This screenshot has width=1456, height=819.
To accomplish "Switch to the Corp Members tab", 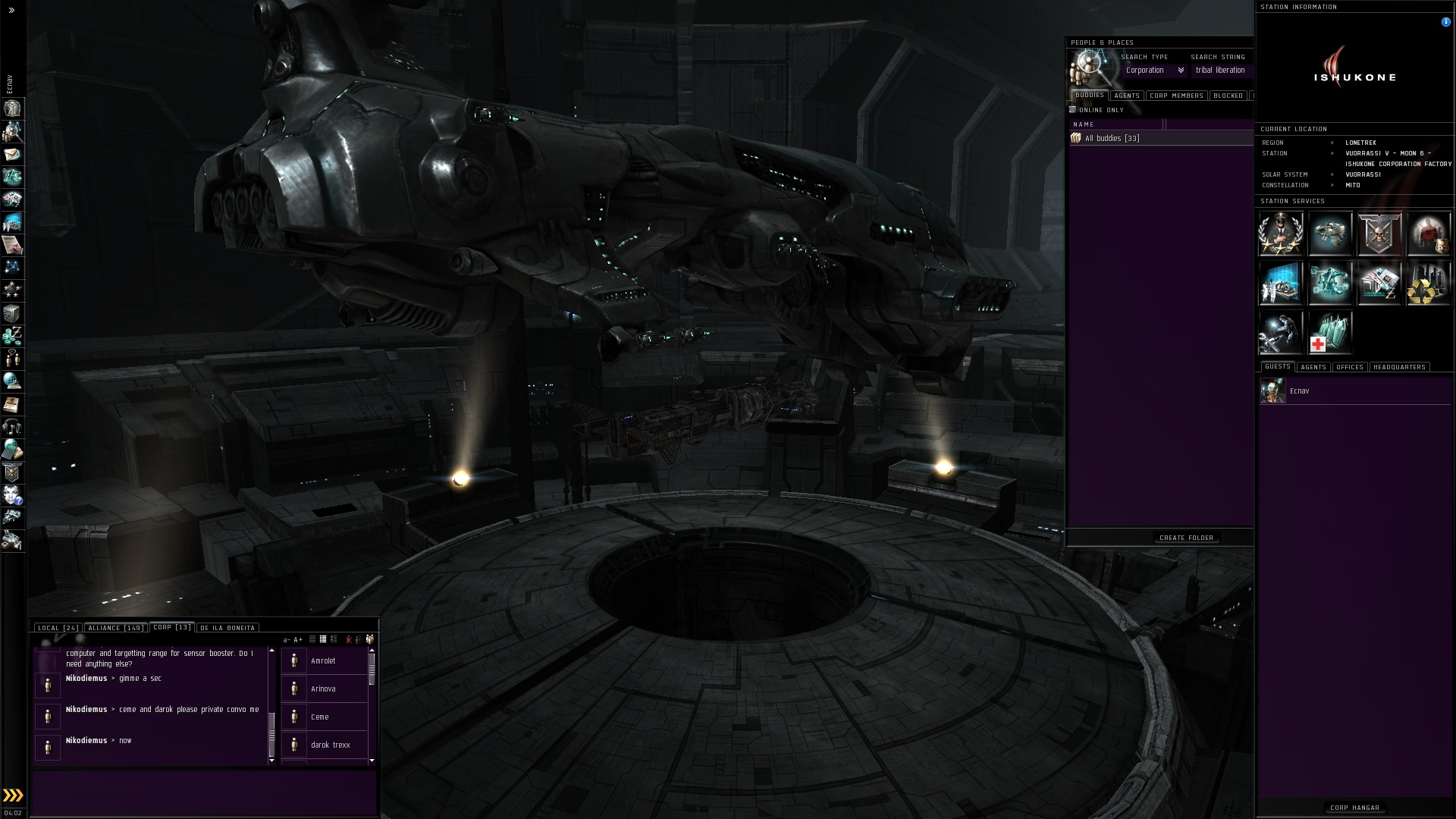I will 1176,96.
